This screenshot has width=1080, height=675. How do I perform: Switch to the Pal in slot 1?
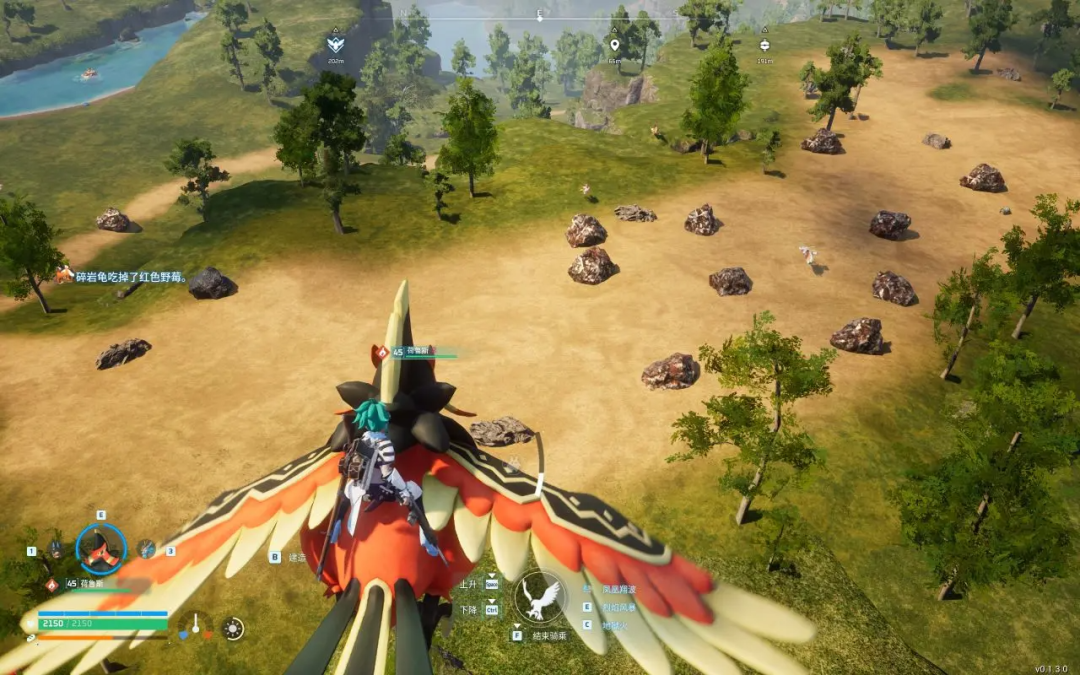tap(55, 549)
